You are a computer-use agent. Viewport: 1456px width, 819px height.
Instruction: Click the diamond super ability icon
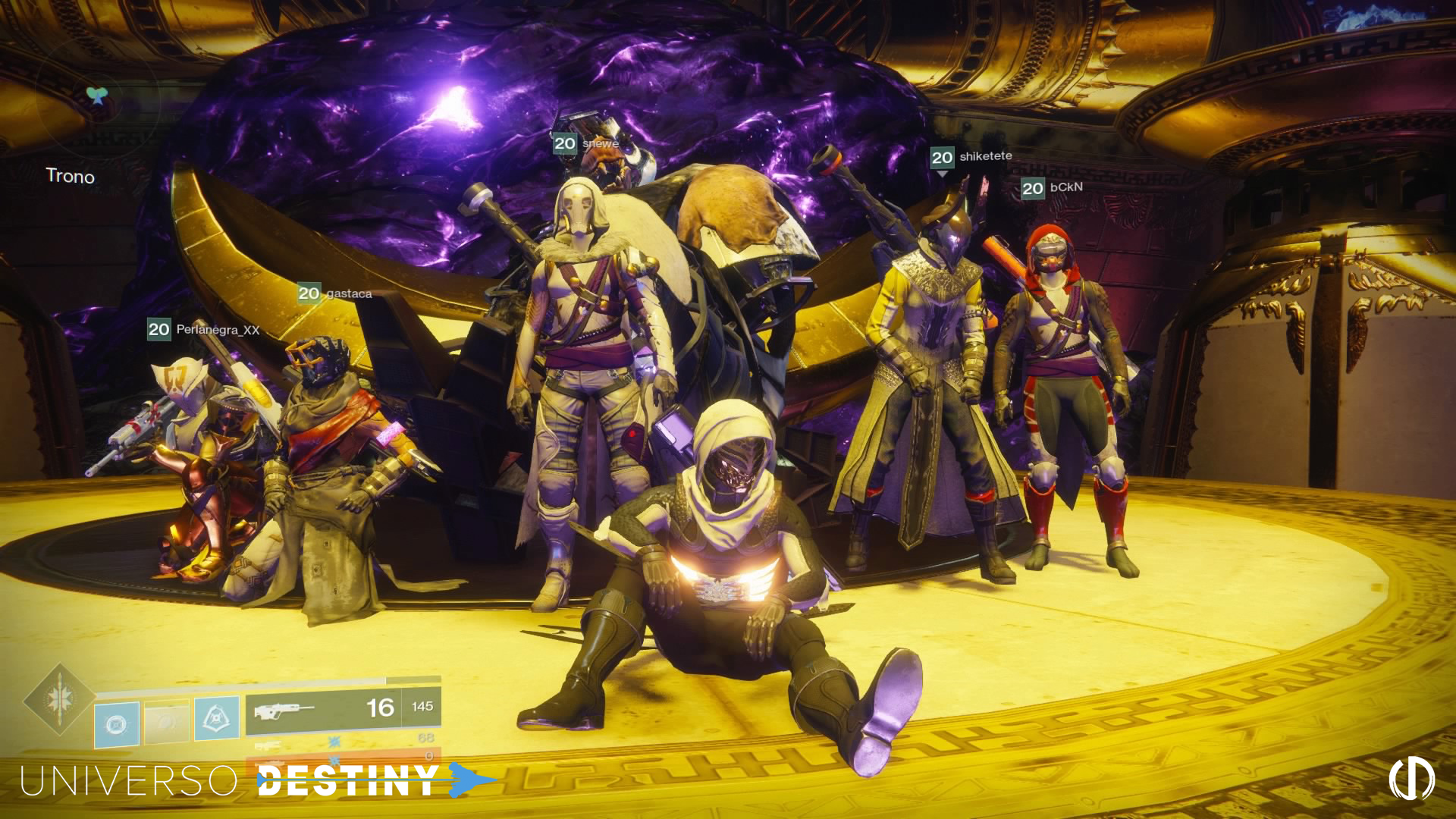pyautogui.click(x=58, y=699)
